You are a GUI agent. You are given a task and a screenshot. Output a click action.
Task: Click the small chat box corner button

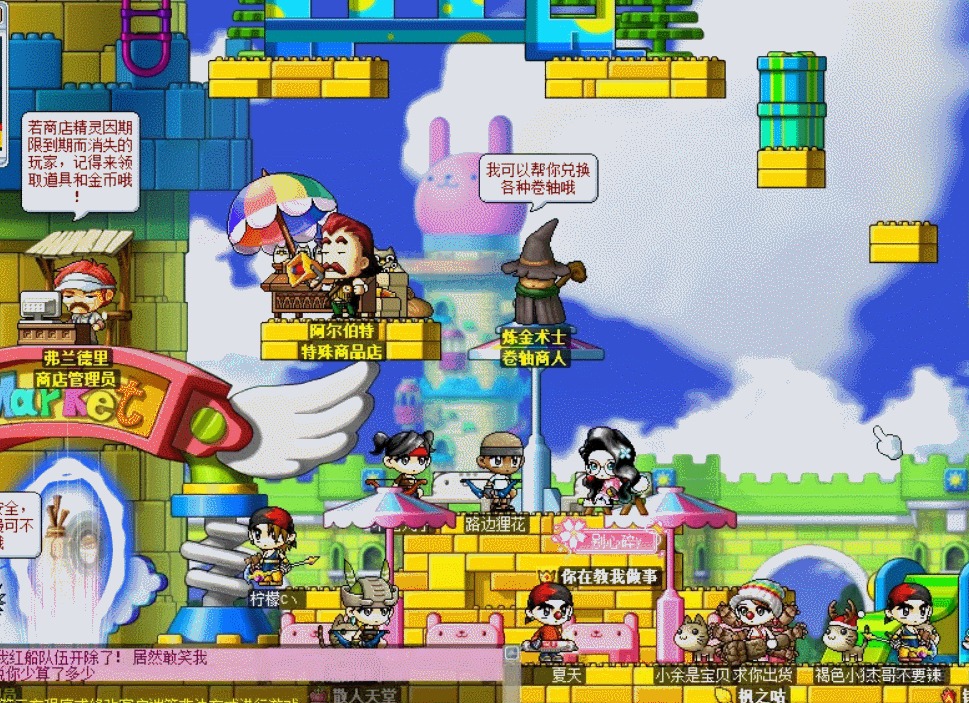tap(512, 654)
